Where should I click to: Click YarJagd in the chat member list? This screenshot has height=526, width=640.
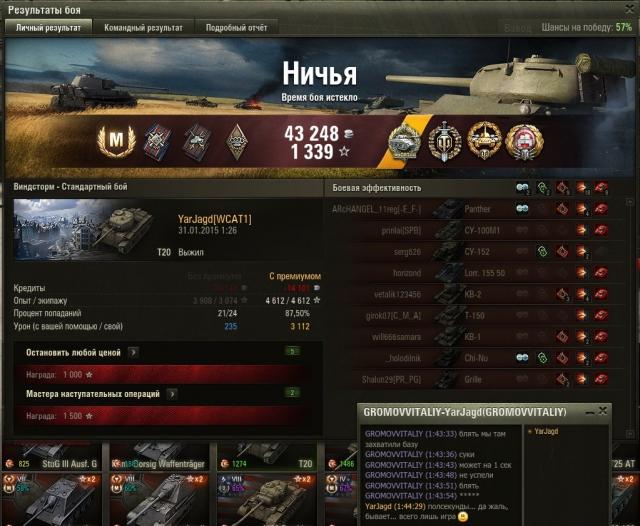pos(550,431)
